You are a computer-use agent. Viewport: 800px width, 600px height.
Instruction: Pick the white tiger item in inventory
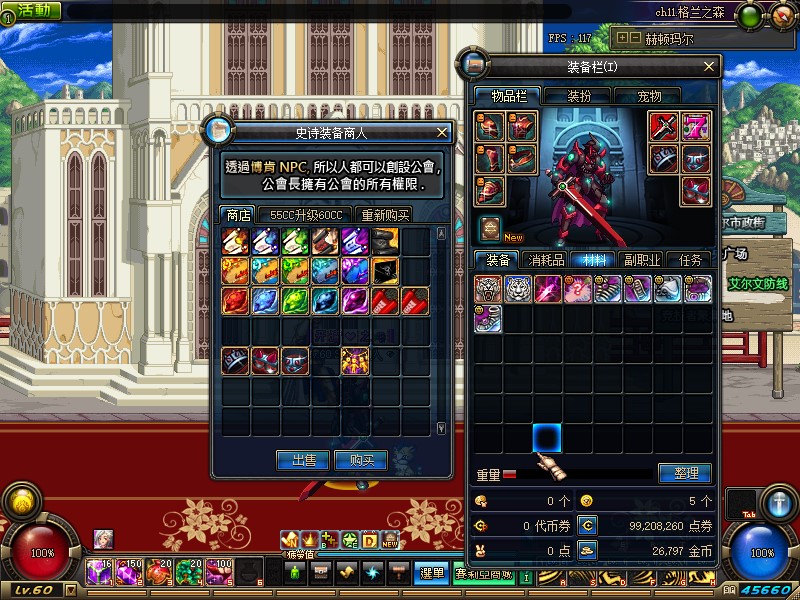[x=518, y=289]
